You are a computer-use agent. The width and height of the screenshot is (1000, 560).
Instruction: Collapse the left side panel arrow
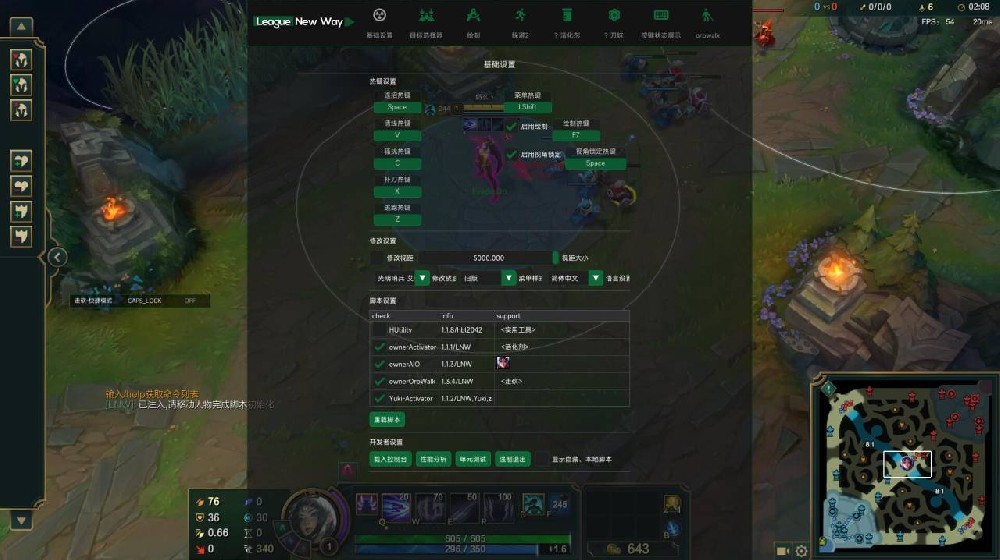click(x=57, y=257)
